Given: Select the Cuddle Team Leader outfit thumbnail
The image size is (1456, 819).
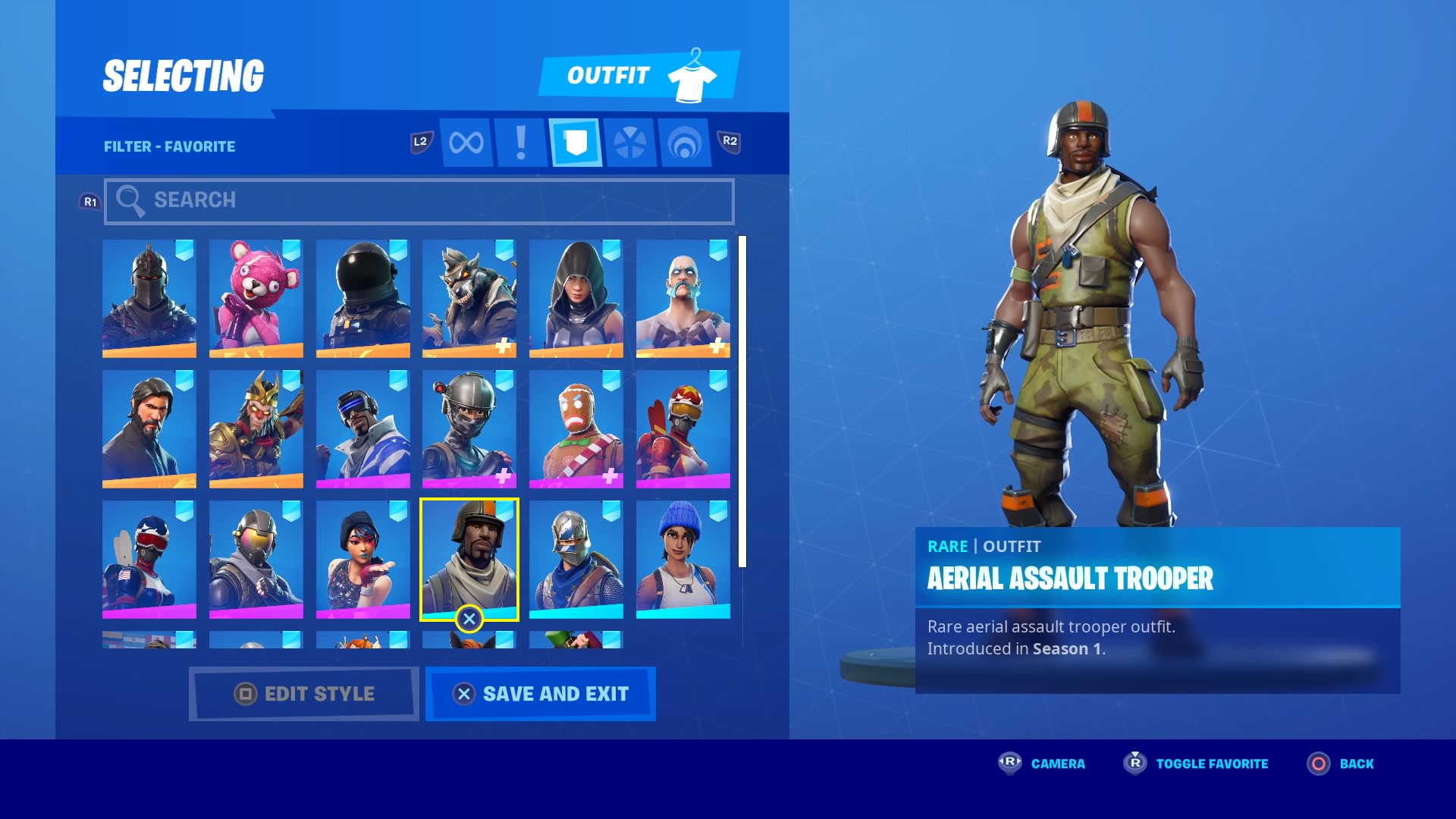Looking at the screenshot, I should 256,298.
